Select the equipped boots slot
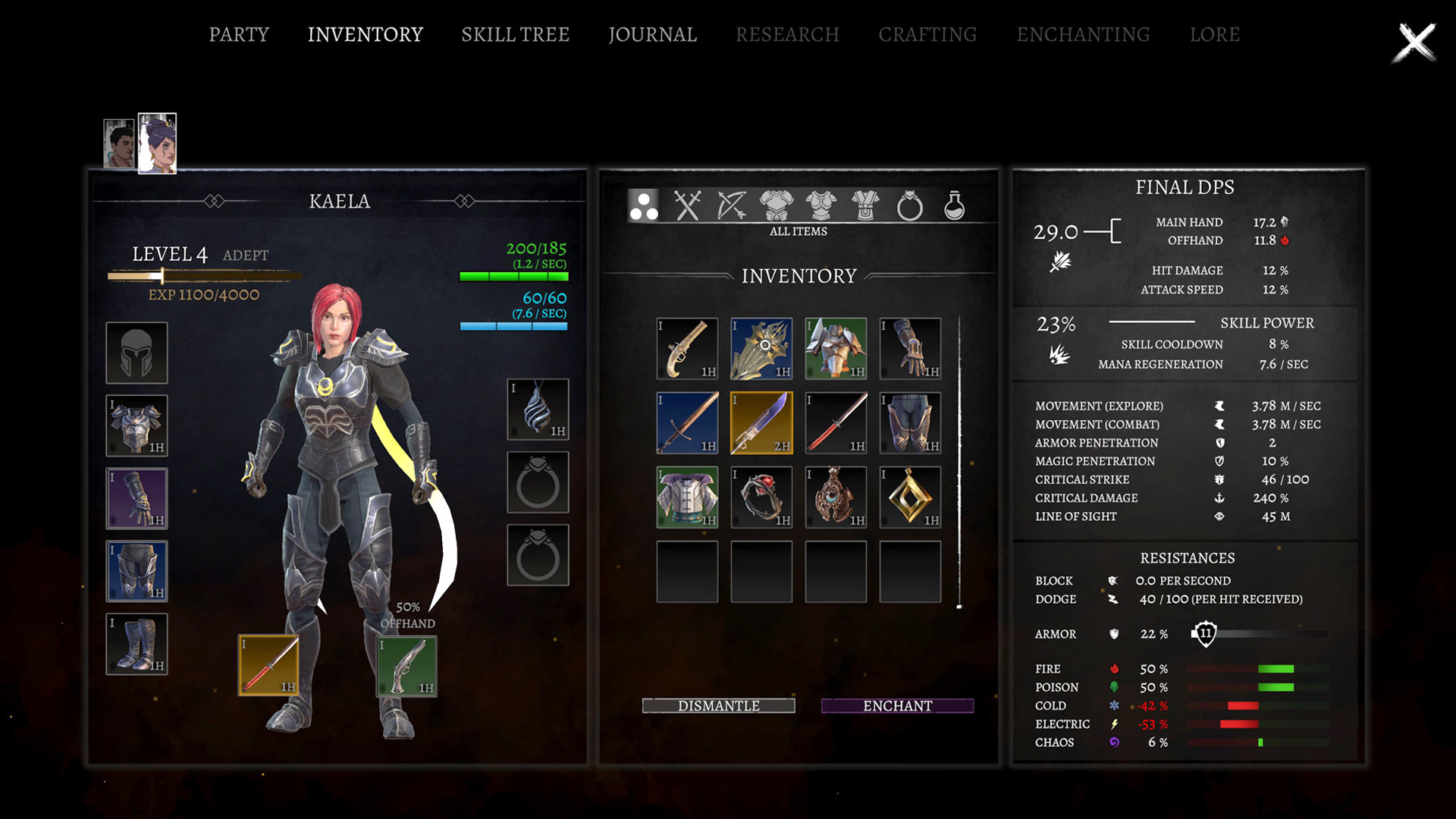The width and height of the screenshot is (1456, 819). click(x=136, y=644)
